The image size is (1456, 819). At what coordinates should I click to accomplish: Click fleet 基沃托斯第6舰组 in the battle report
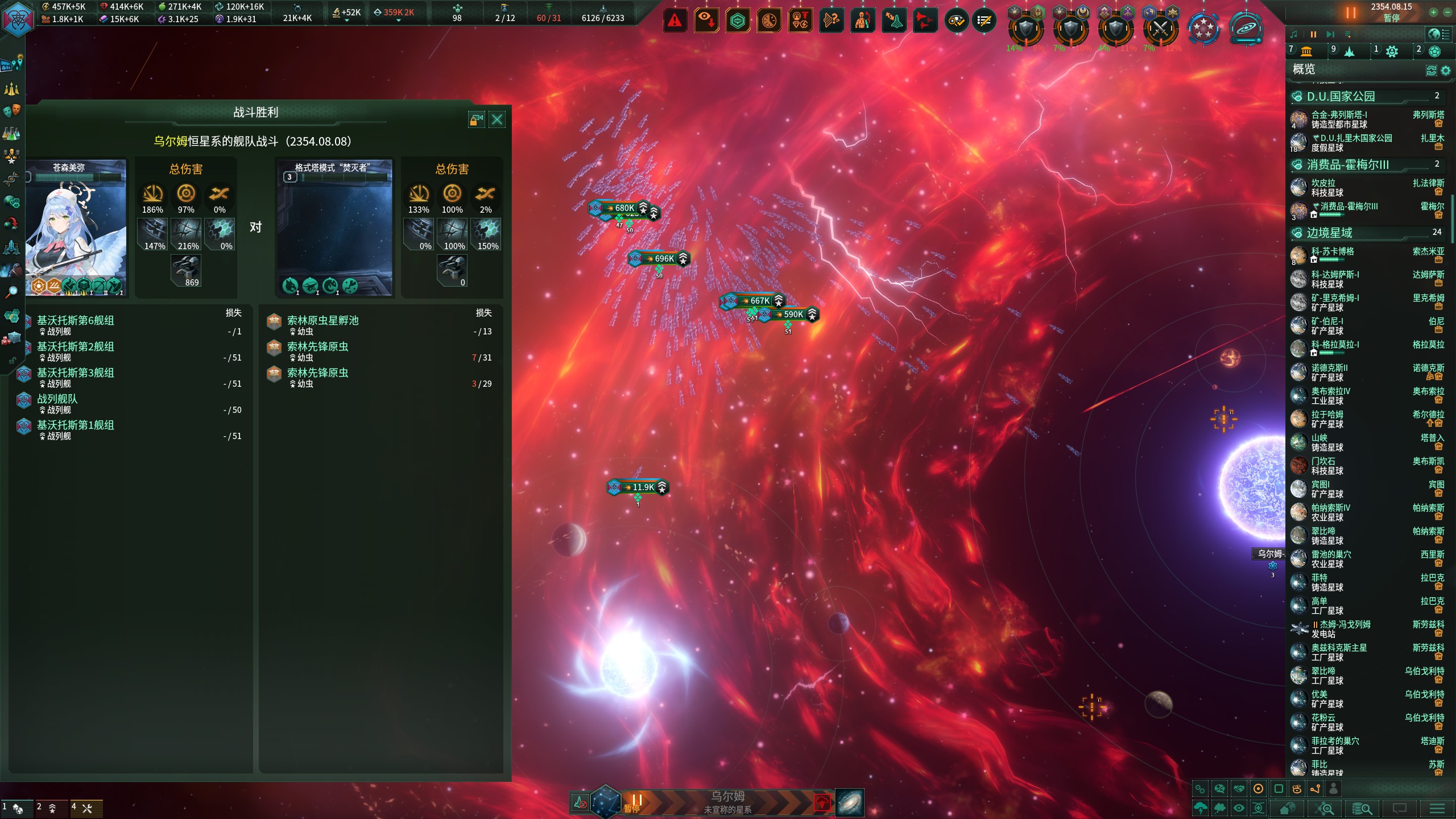[76, 321]
